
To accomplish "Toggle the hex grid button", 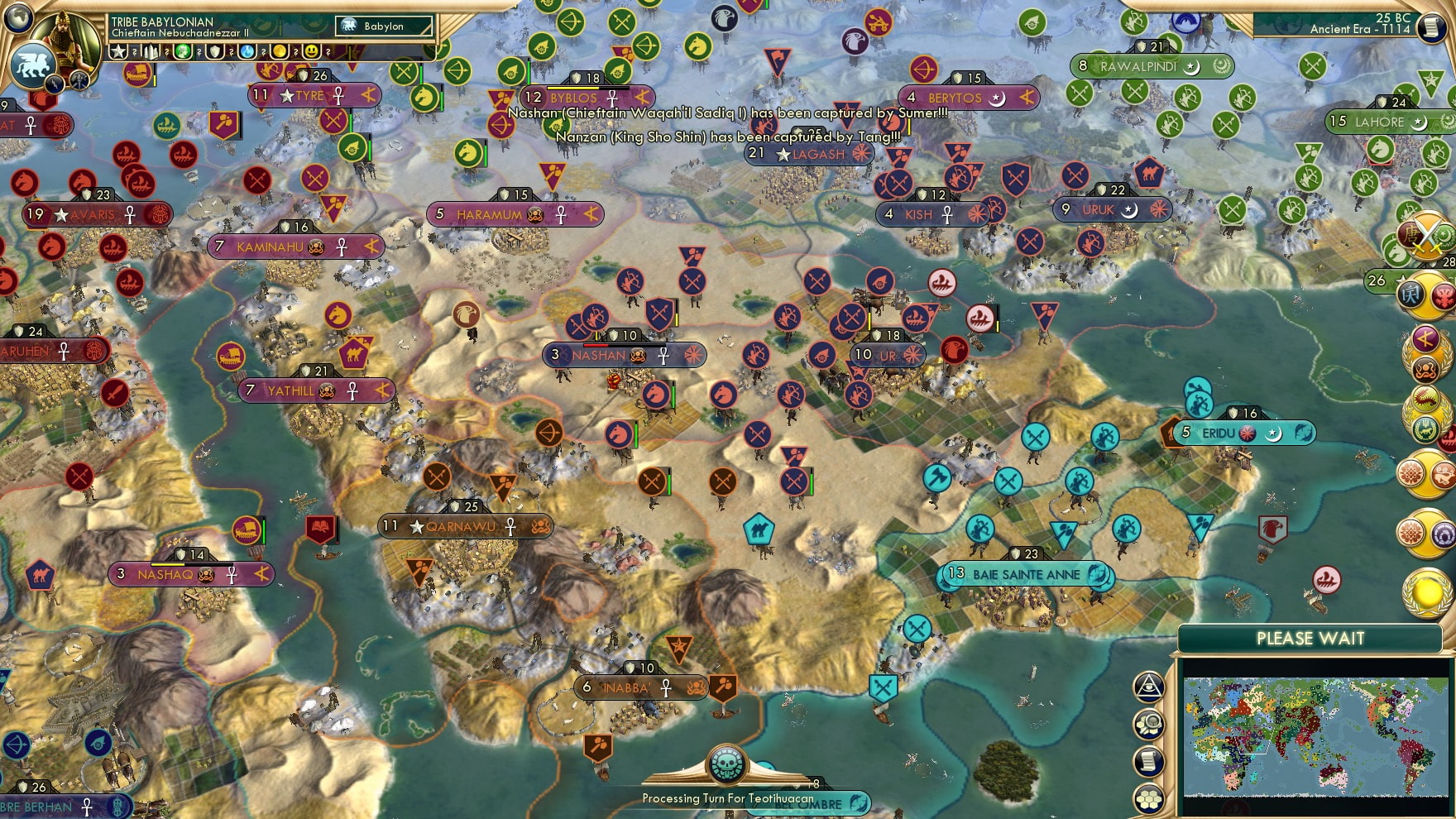I will (x=1148, y=798).
